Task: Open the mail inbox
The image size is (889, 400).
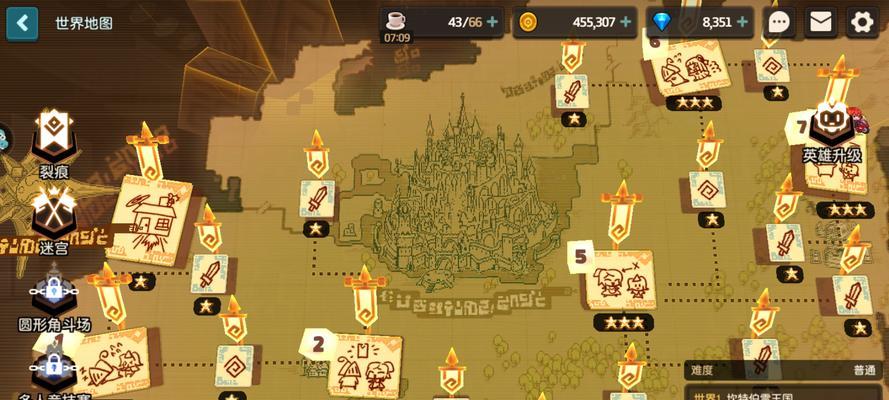Action: [x=821, y=22]
